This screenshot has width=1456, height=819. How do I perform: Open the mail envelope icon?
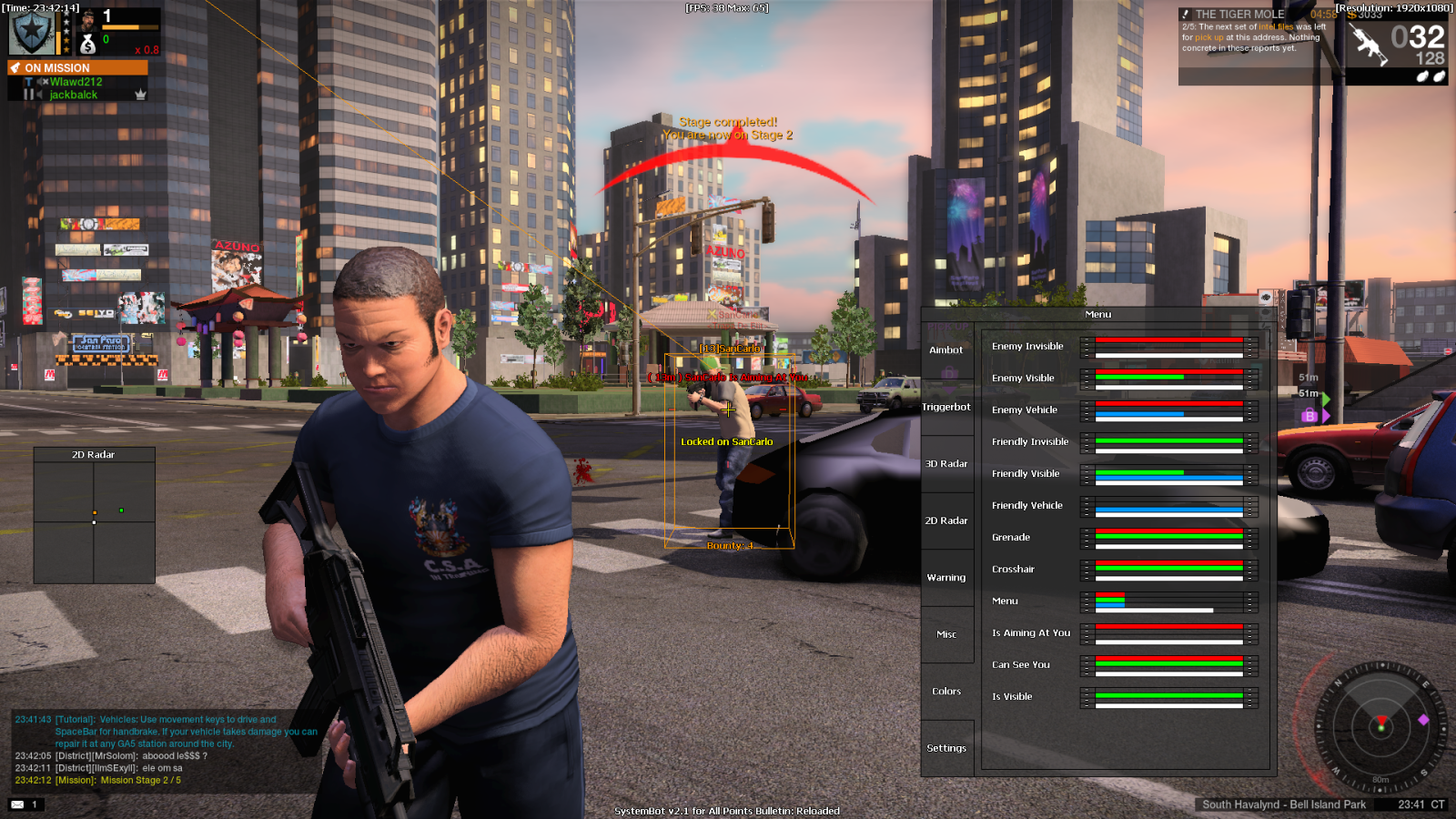click(x=17, y=804)
